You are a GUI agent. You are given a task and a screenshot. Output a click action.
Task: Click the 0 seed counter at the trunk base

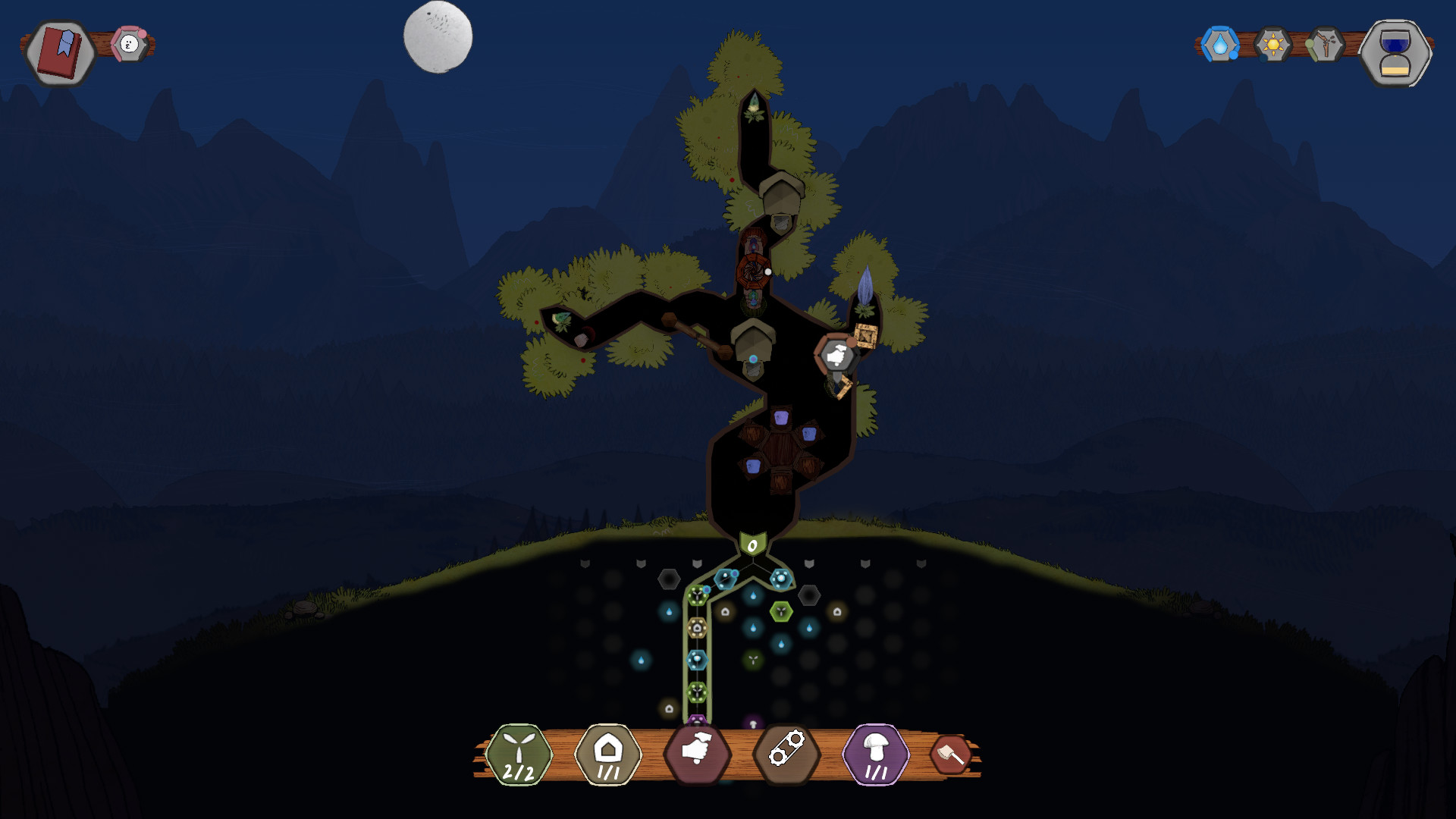(x=752, y=545)
